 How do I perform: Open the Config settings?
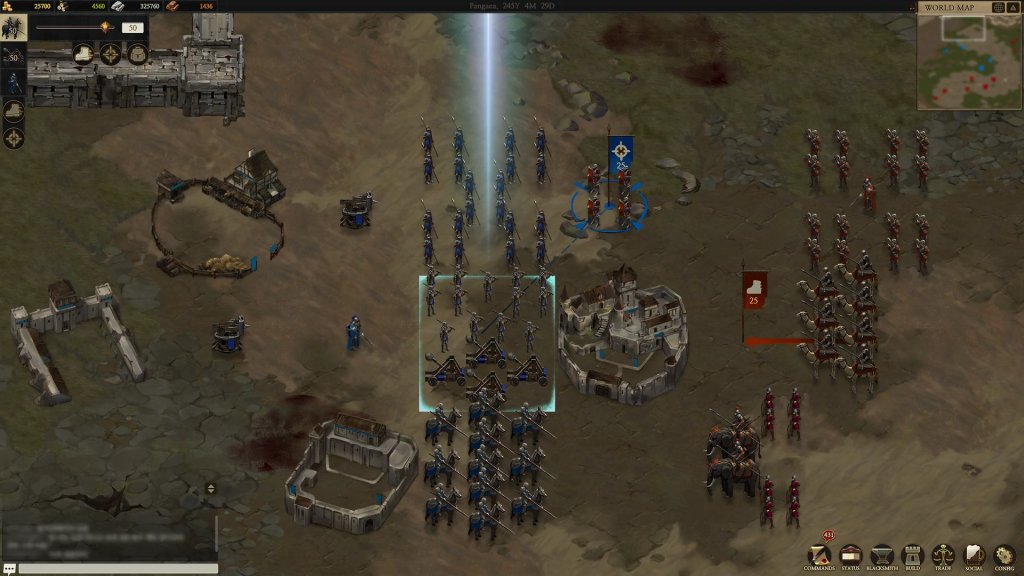coord(1004,555)
